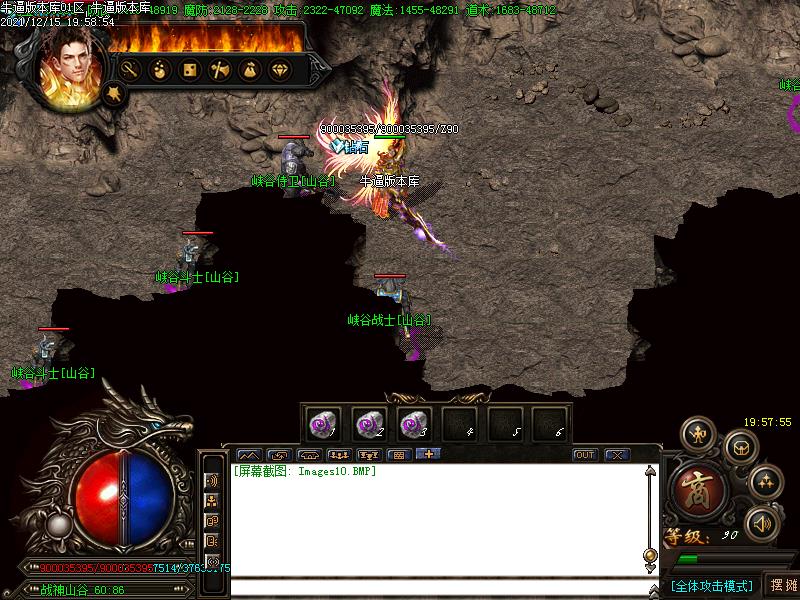This screenshot has height=600, width=800.
Task: Click the money bag icon
Action: (249, 70)
